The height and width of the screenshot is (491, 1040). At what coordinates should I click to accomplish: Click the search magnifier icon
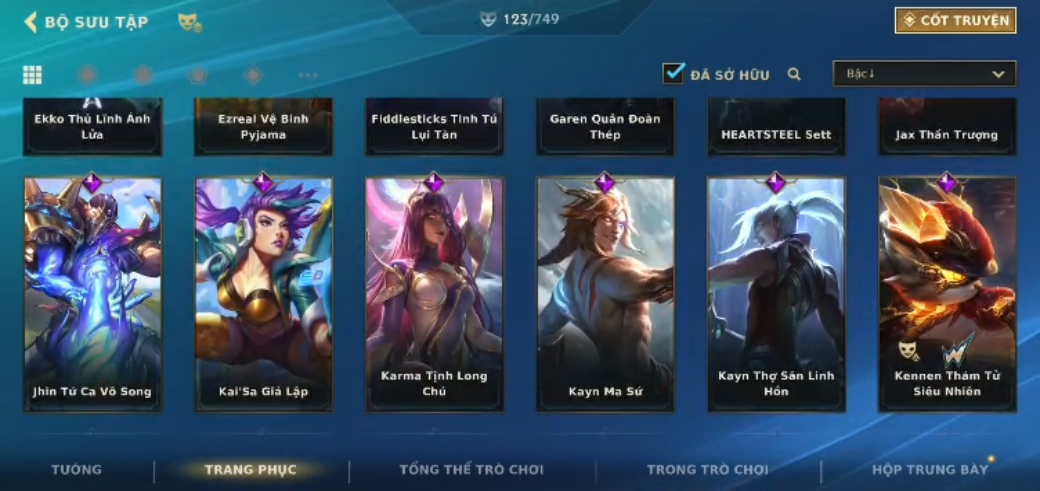pyautogui.click(x=794, y=74)
